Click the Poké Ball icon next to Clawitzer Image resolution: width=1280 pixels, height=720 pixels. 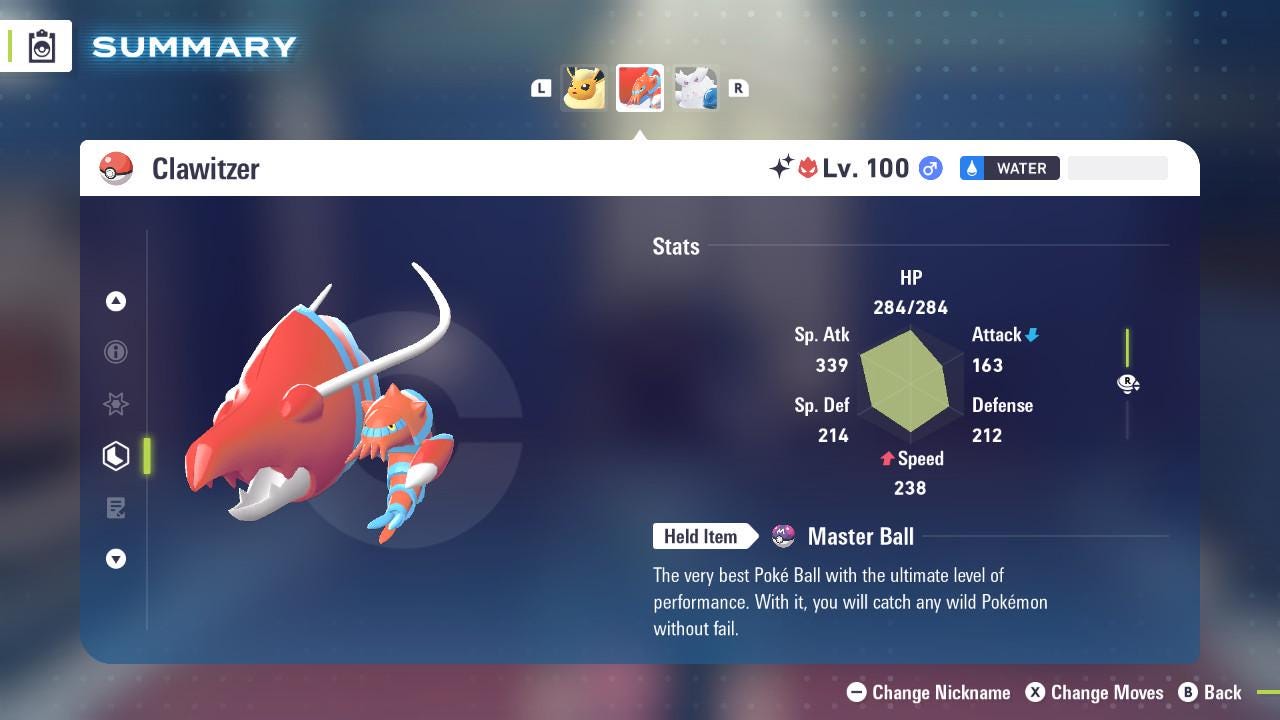(116, 168)
